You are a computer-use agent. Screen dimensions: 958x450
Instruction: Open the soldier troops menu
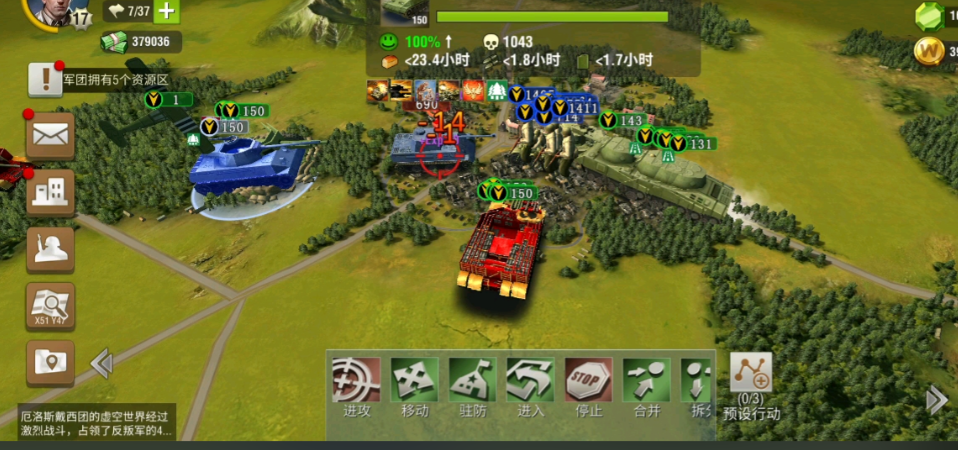[50, 250]
